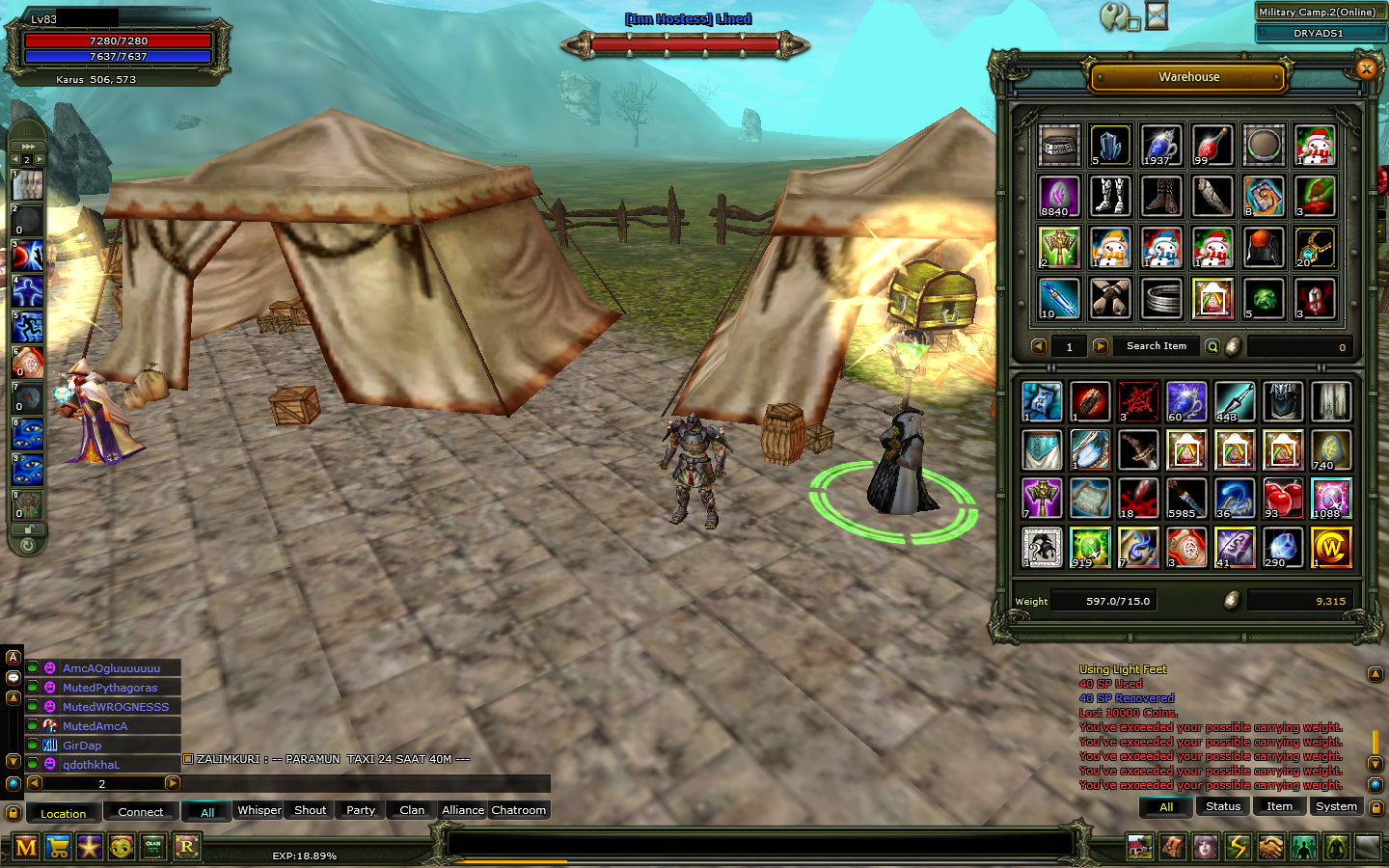Expand the hotbar using the triple-arrow button
Image resolution: width=1389 pixels, height=868 pixels.
[26, 145]
